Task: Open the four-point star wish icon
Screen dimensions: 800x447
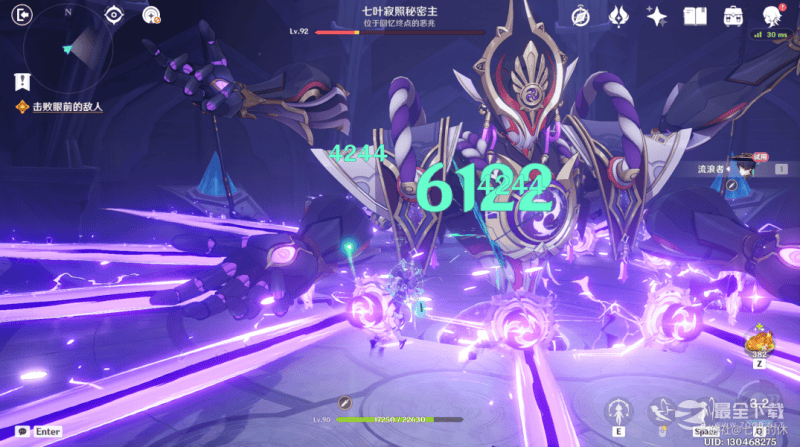Action: pos(657,16)
